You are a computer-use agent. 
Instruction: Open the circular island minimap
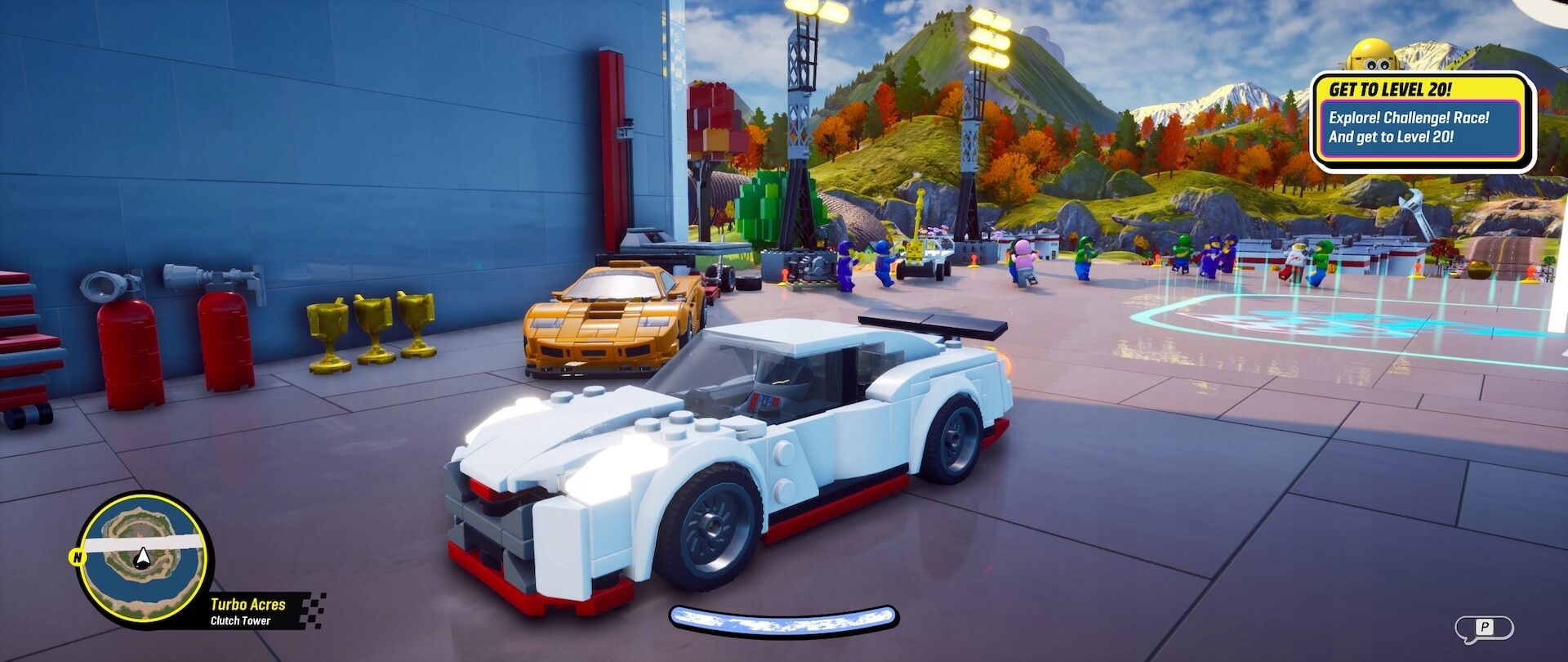tap(143, 559)
